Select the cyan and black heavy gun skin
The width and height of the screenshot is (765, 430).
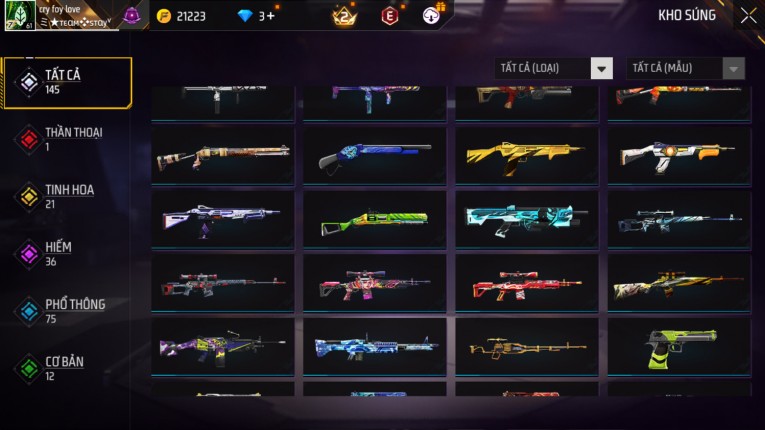526,220
